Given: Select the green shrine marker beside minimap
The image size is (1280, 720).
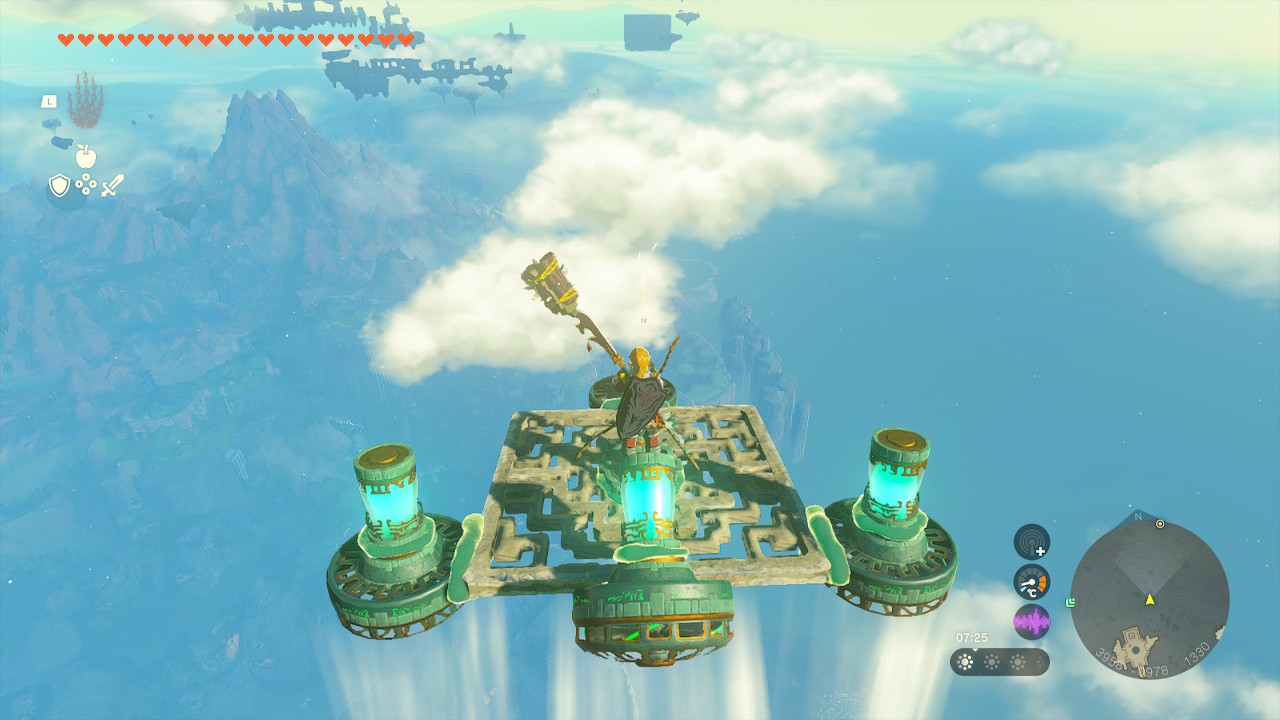Looking at the screenshot, I should [1071, 602].
